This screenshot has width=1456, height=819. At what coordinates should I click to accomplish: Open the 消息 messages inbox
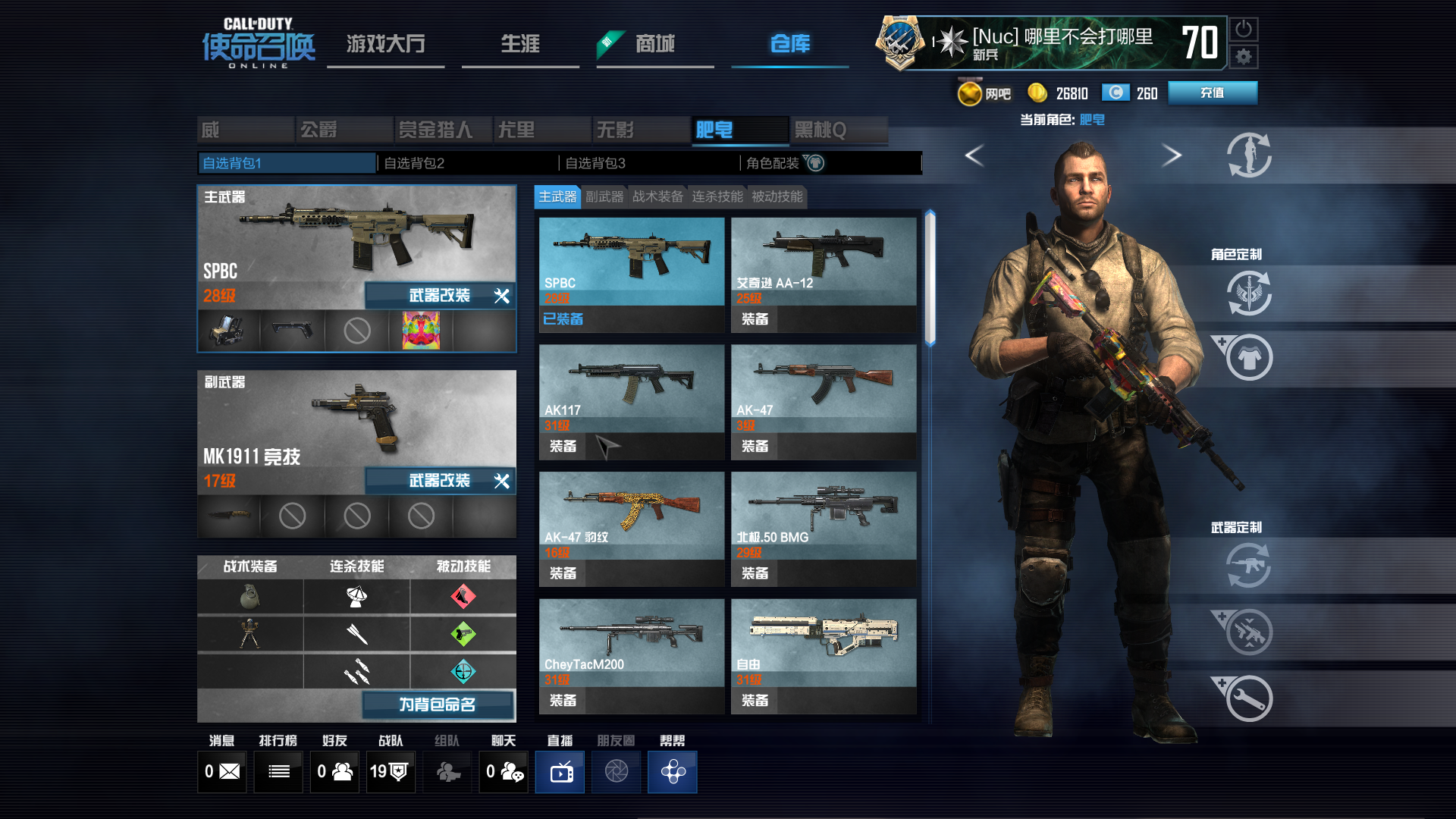coord(221,772)
